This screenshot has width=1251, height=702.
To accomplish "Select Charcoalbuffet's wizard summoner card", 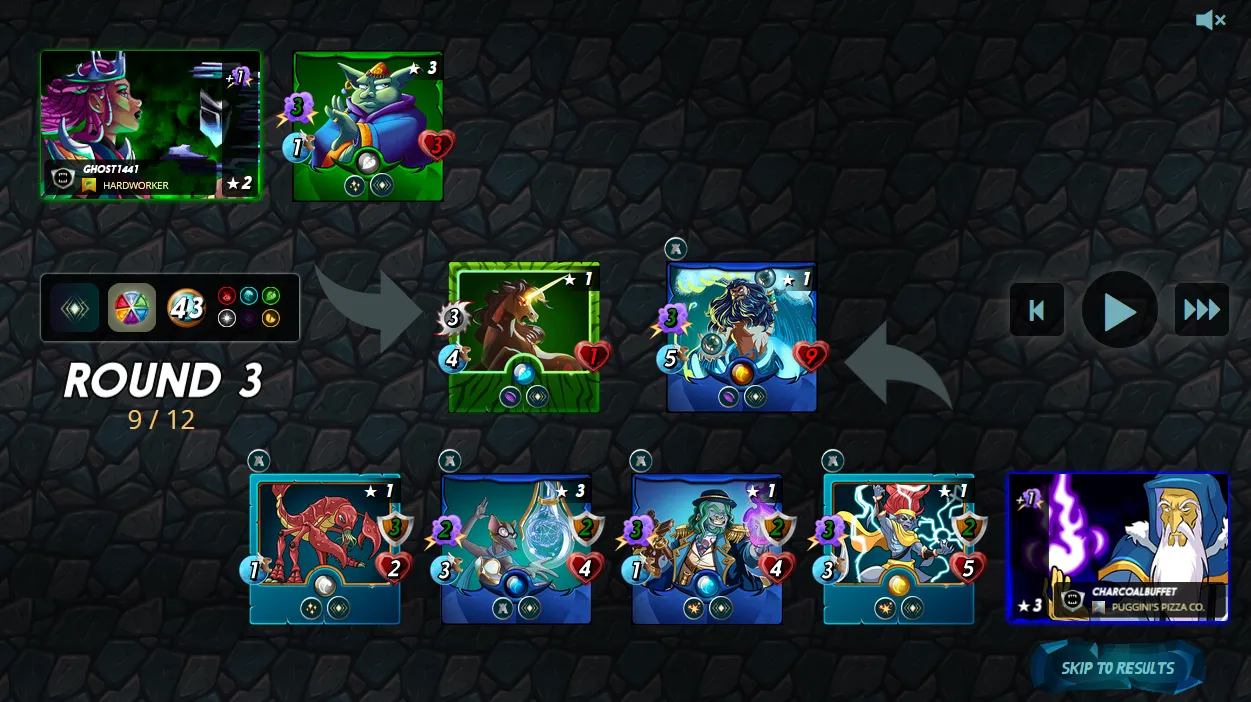I will point(1117,547).
